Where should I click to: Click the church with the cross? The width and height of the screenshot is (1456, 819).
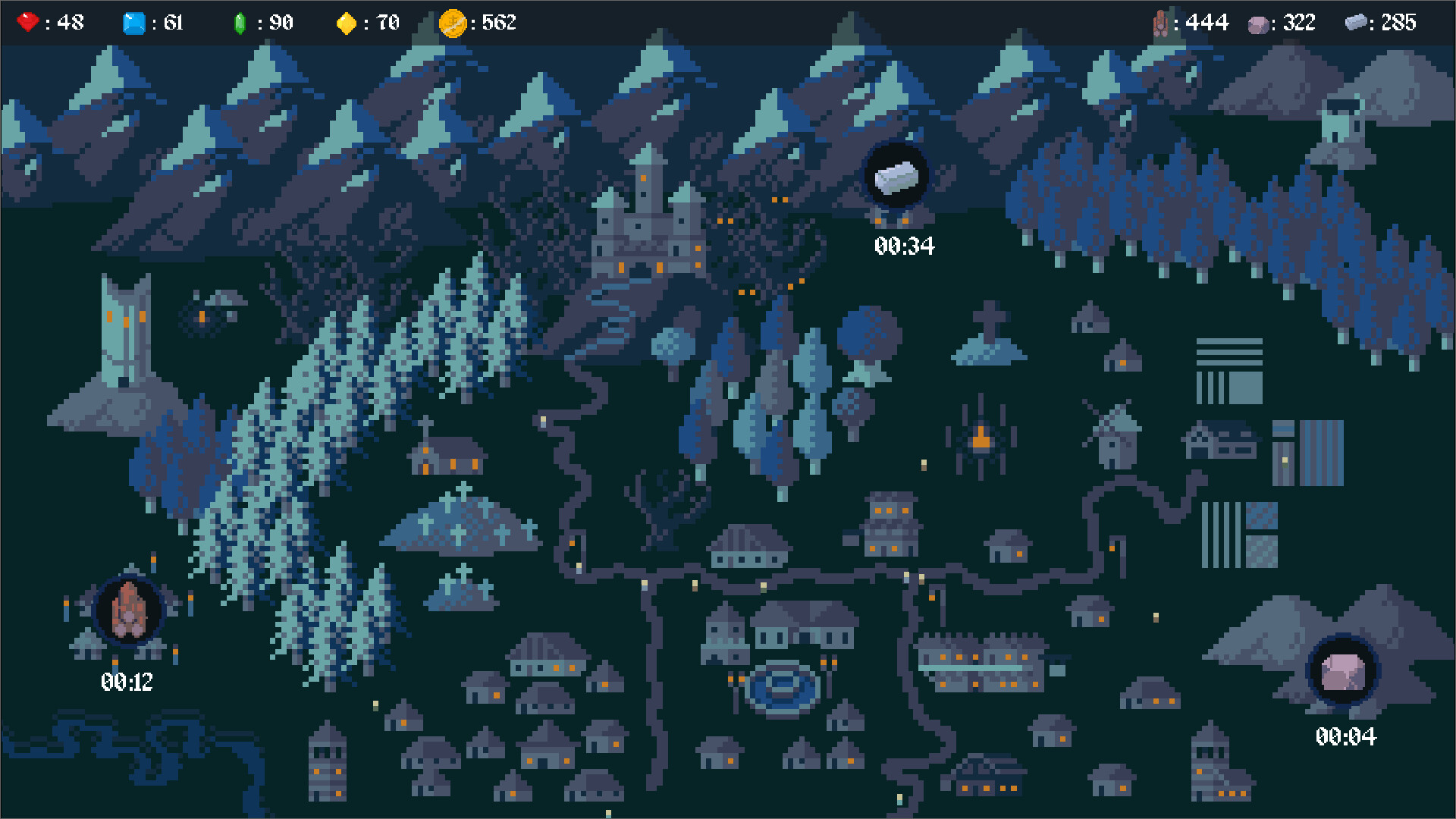pyautogui.click(x=447, y=455)
